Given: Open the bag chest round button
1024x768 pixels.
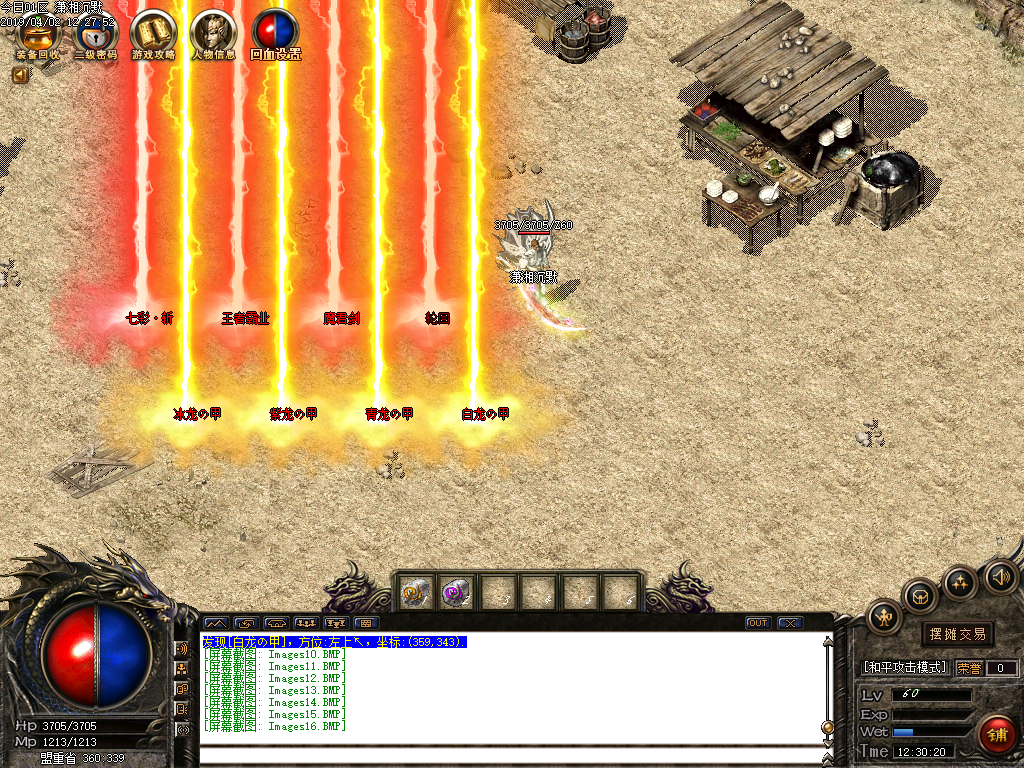Looking at the screenshot, I should 920,597.
